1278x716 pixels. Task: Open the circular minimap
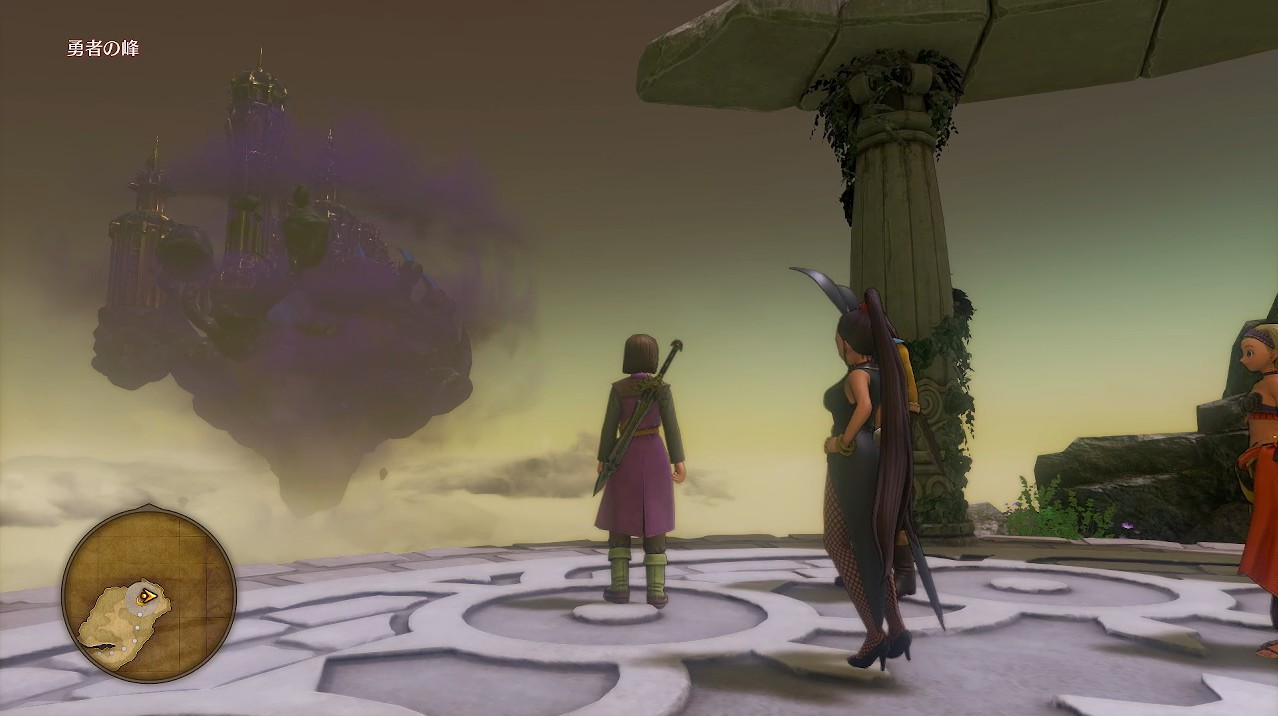149,596
